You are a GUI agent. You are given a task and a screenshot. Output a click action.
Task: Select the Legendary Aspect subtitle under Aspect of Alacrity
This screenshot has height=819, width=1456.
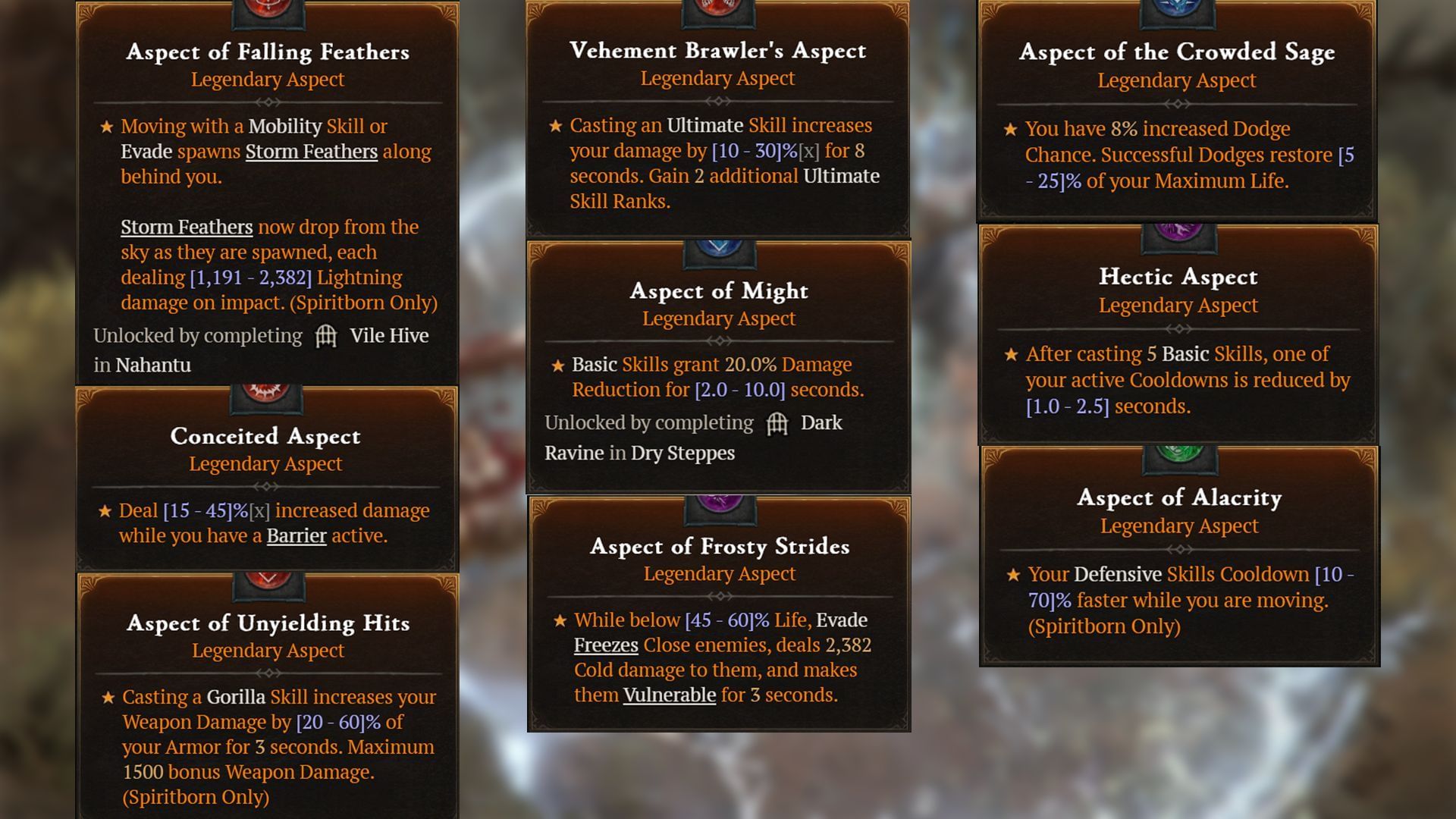pos(1178,525)
